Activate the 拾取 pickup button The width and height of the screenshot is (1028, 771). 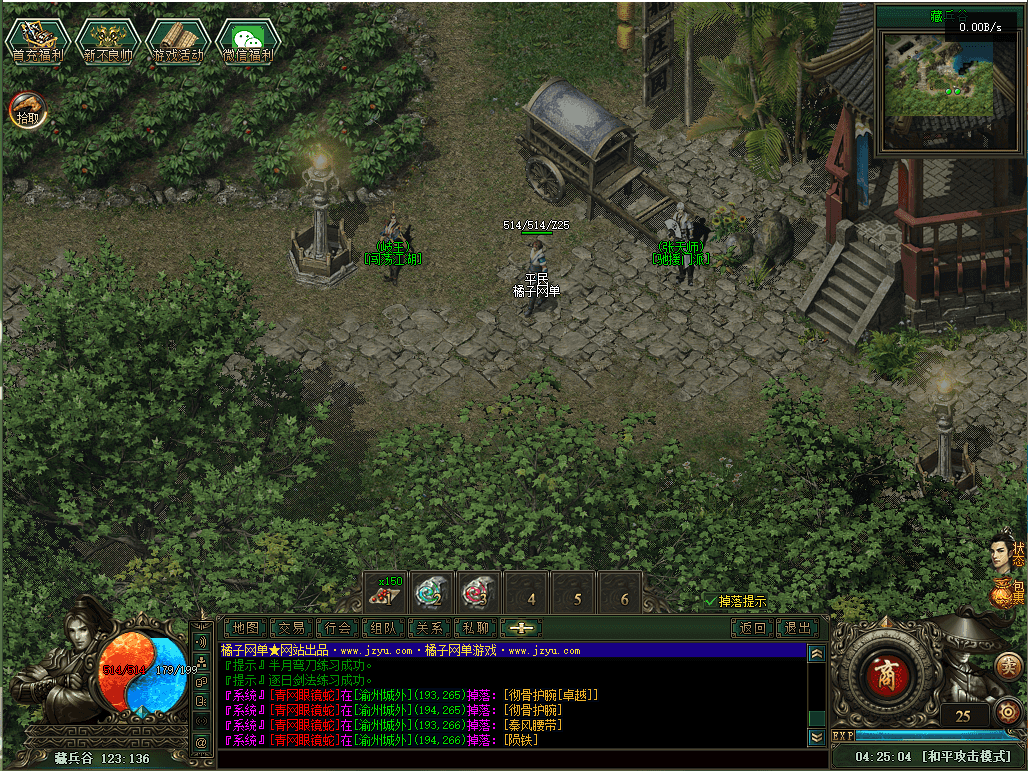click(x=28, y=109)
